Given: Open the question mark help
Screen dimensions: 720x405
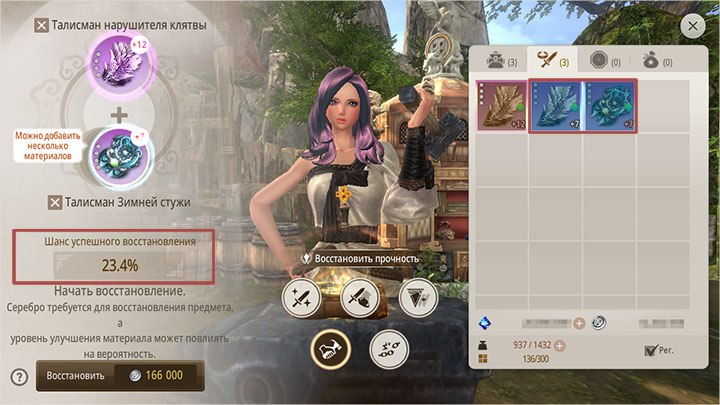Looking at the screenshot, I should [x=18, y=377].
